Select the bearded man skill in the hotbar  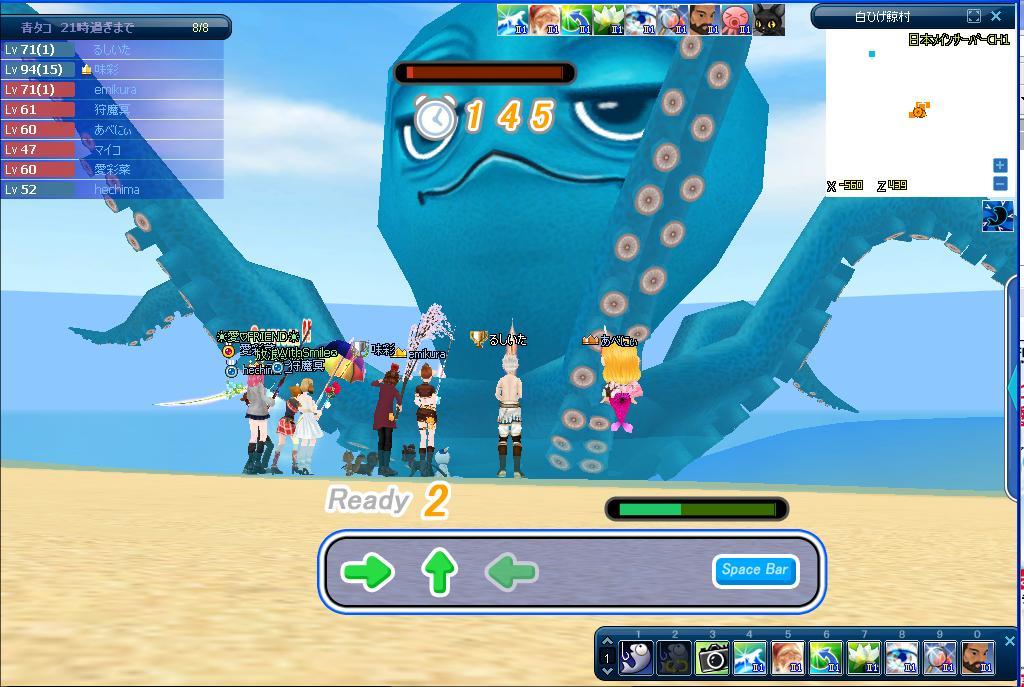(977, 658)
